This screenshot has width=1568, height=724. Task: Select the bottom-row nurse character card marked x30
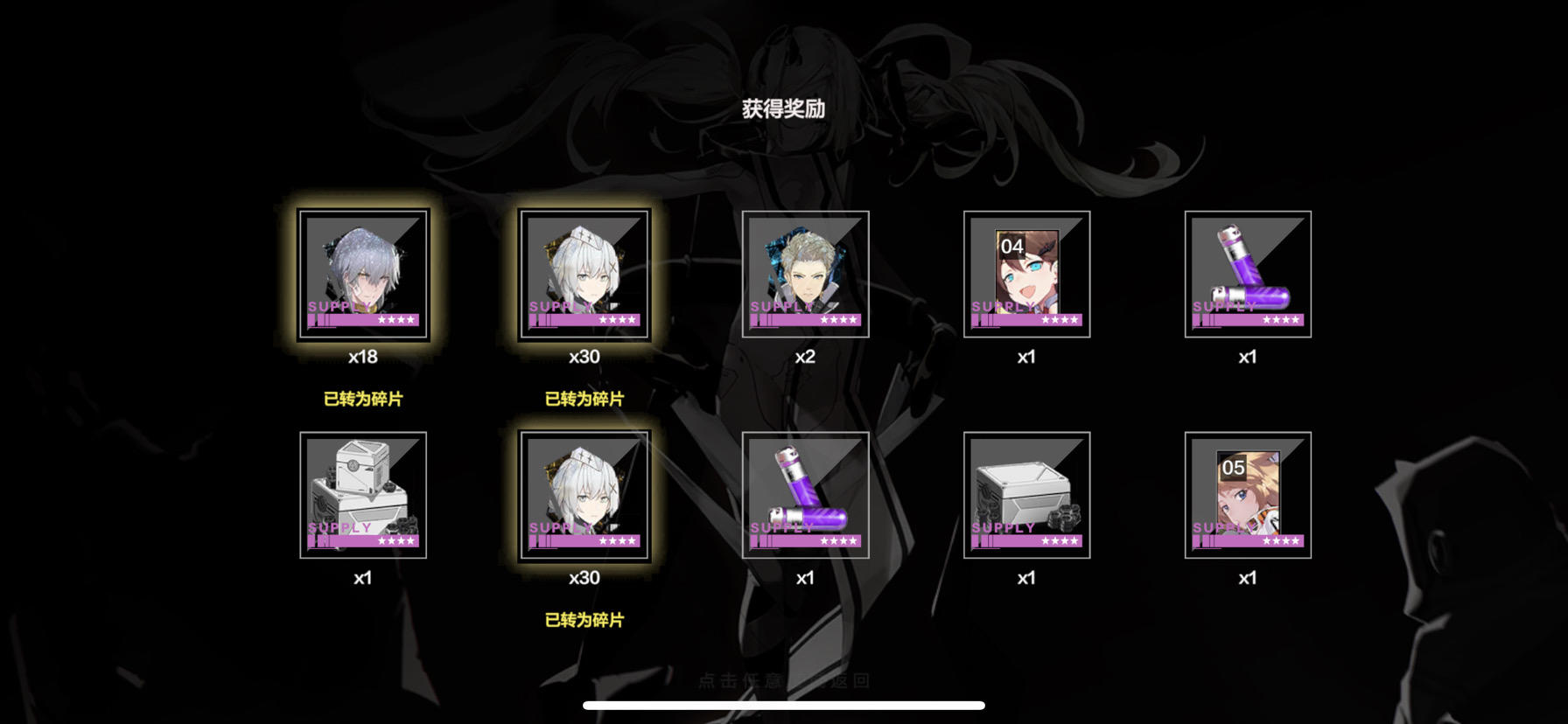point(584,496)
